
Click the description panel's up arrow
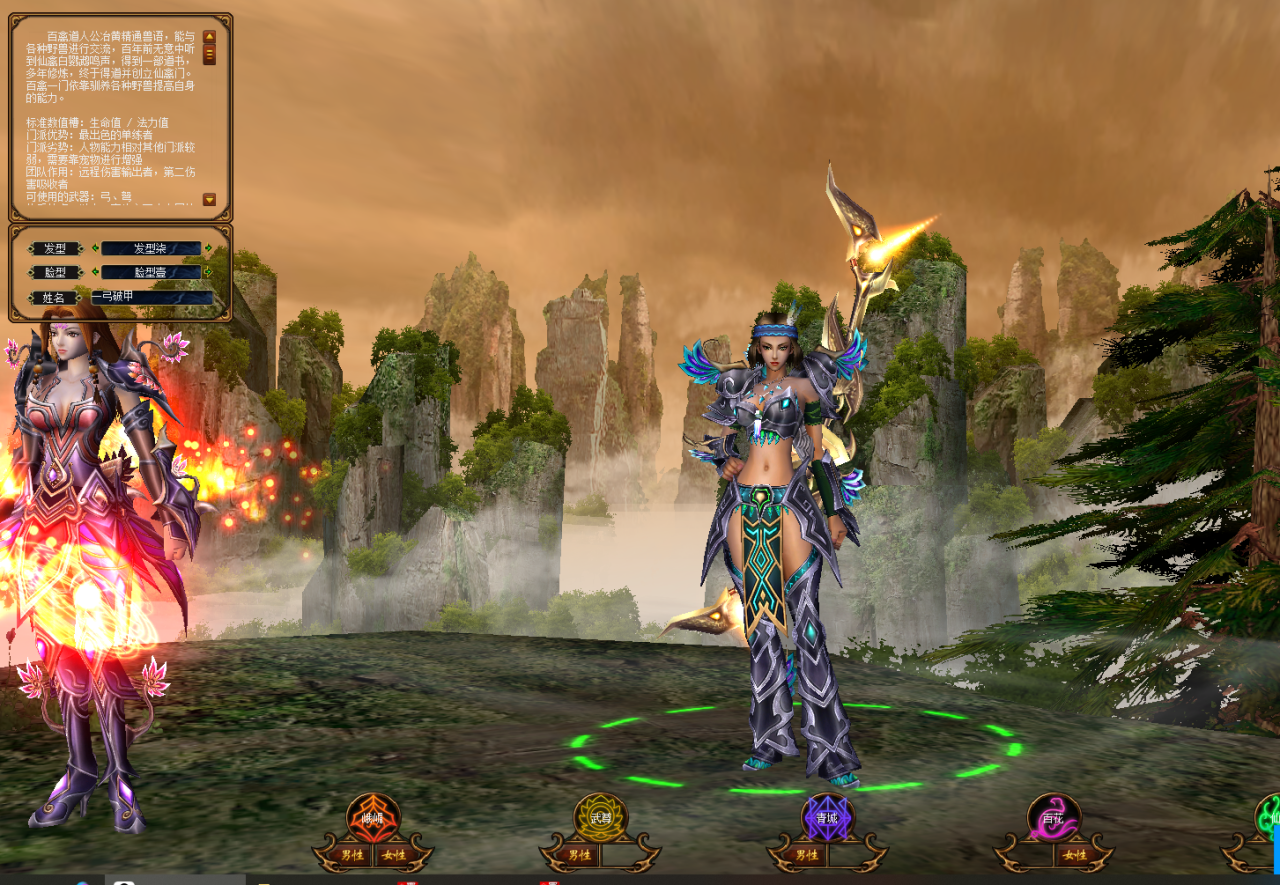click(x=209, y=36)
